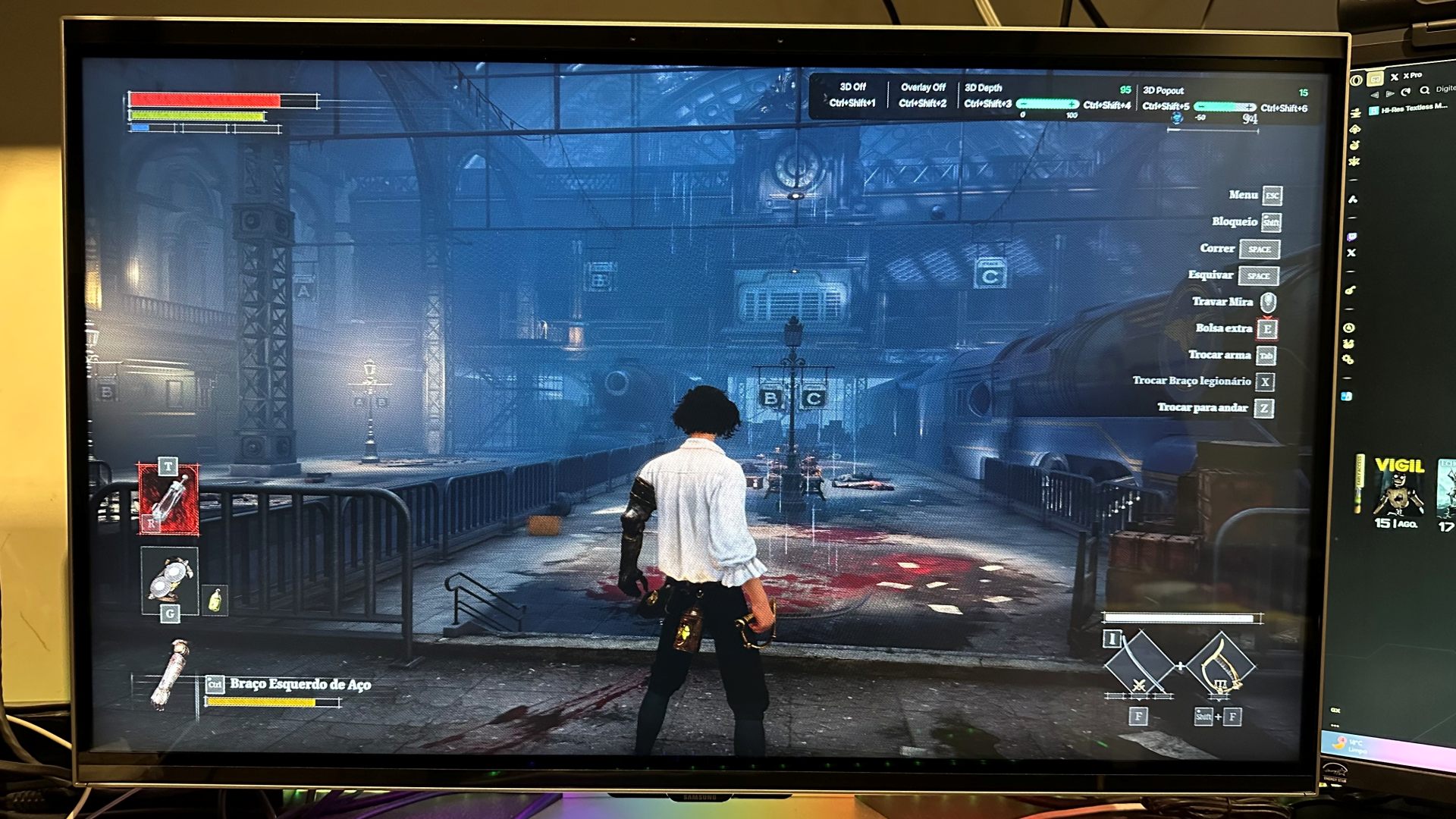Image resolution: width=1456 pixels, height=819 pixels.
Task: Select the Pulse Cell item in the red slot
Action: point(169,499)
